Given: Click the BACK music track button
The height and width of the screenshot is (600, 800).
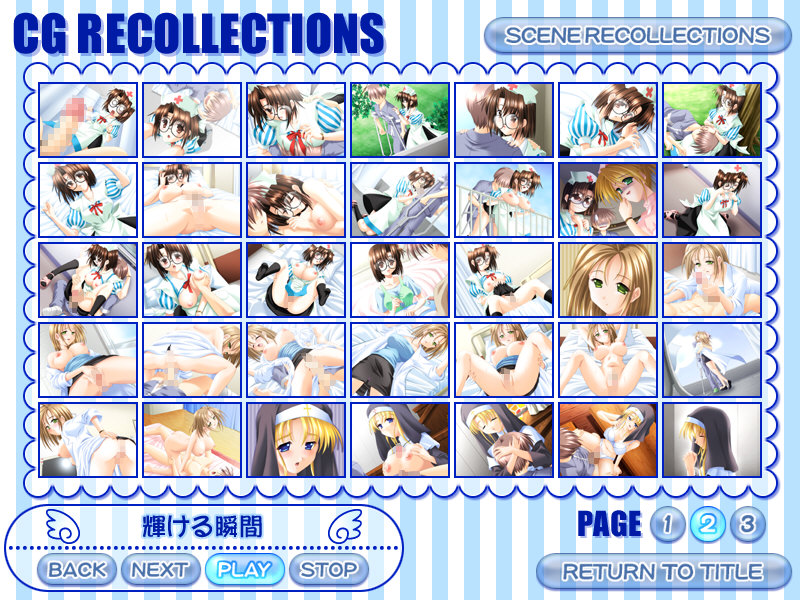Looking at the screenshot, I should (77, 570).
